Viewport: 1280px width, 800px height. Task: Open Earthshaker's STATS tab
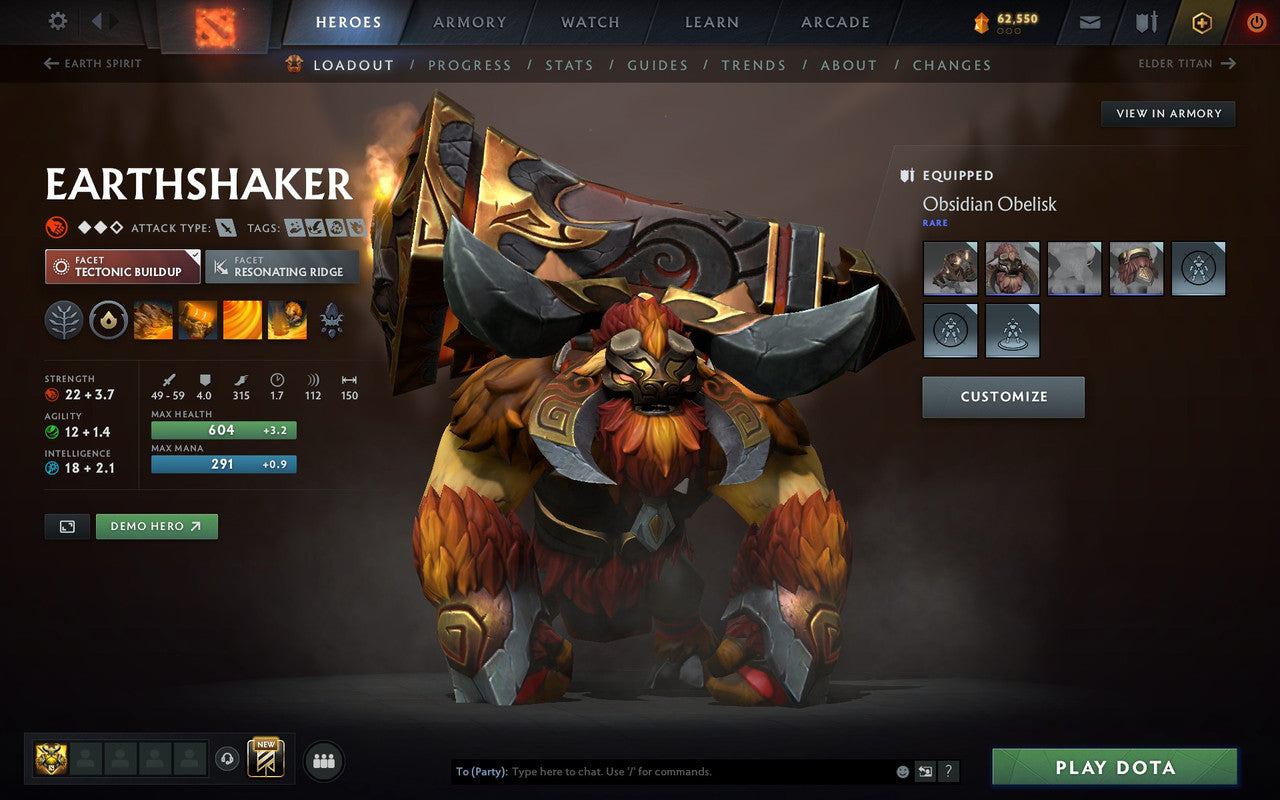click(569, 64)
